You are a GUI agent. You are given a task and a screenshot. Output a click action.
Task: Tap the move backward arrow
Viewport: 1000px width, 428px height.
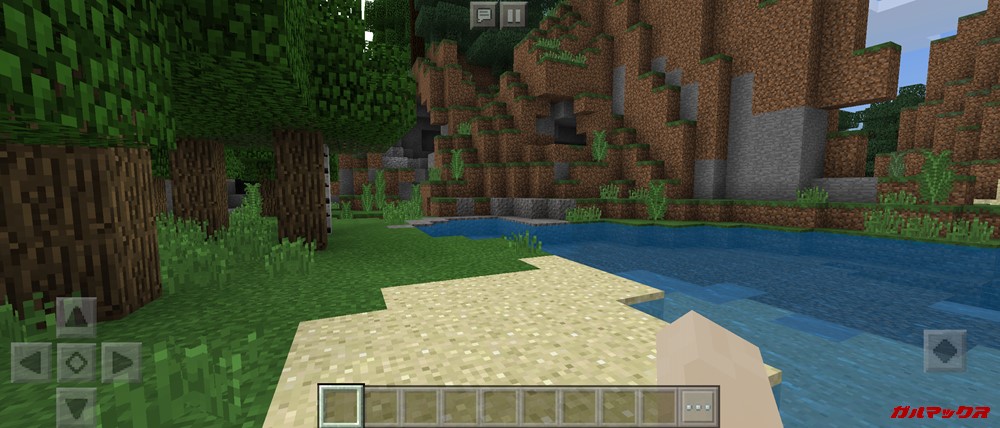point(76,406)
